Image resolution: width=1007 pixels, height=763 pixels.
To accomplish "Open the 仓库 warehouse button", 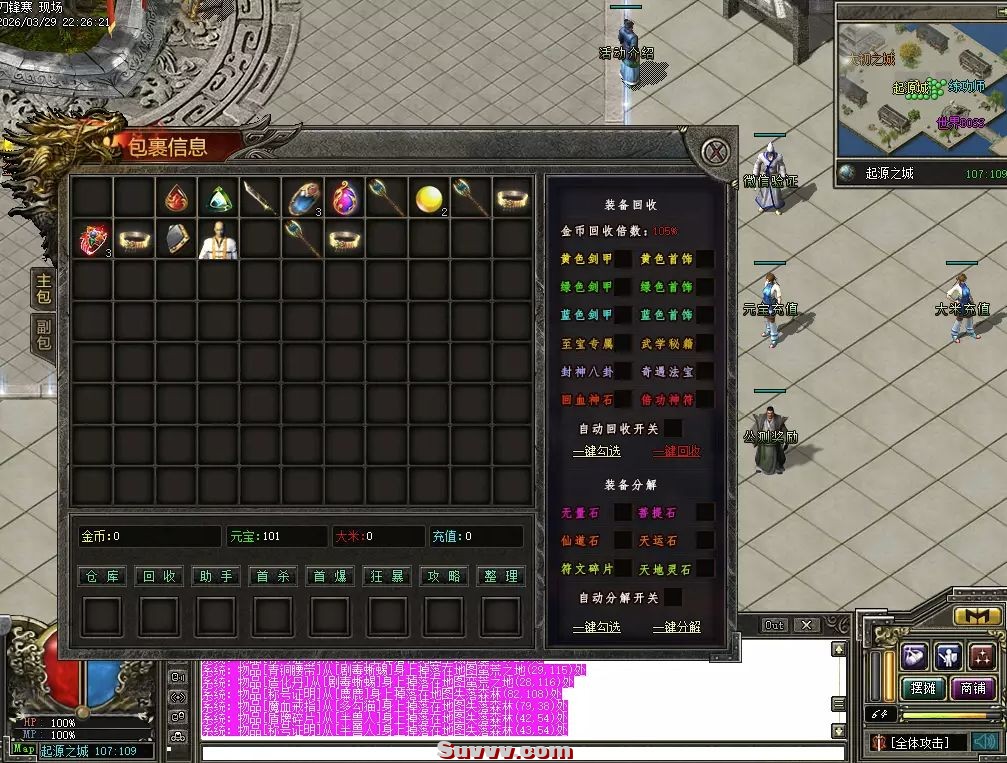I will point(102,576).
